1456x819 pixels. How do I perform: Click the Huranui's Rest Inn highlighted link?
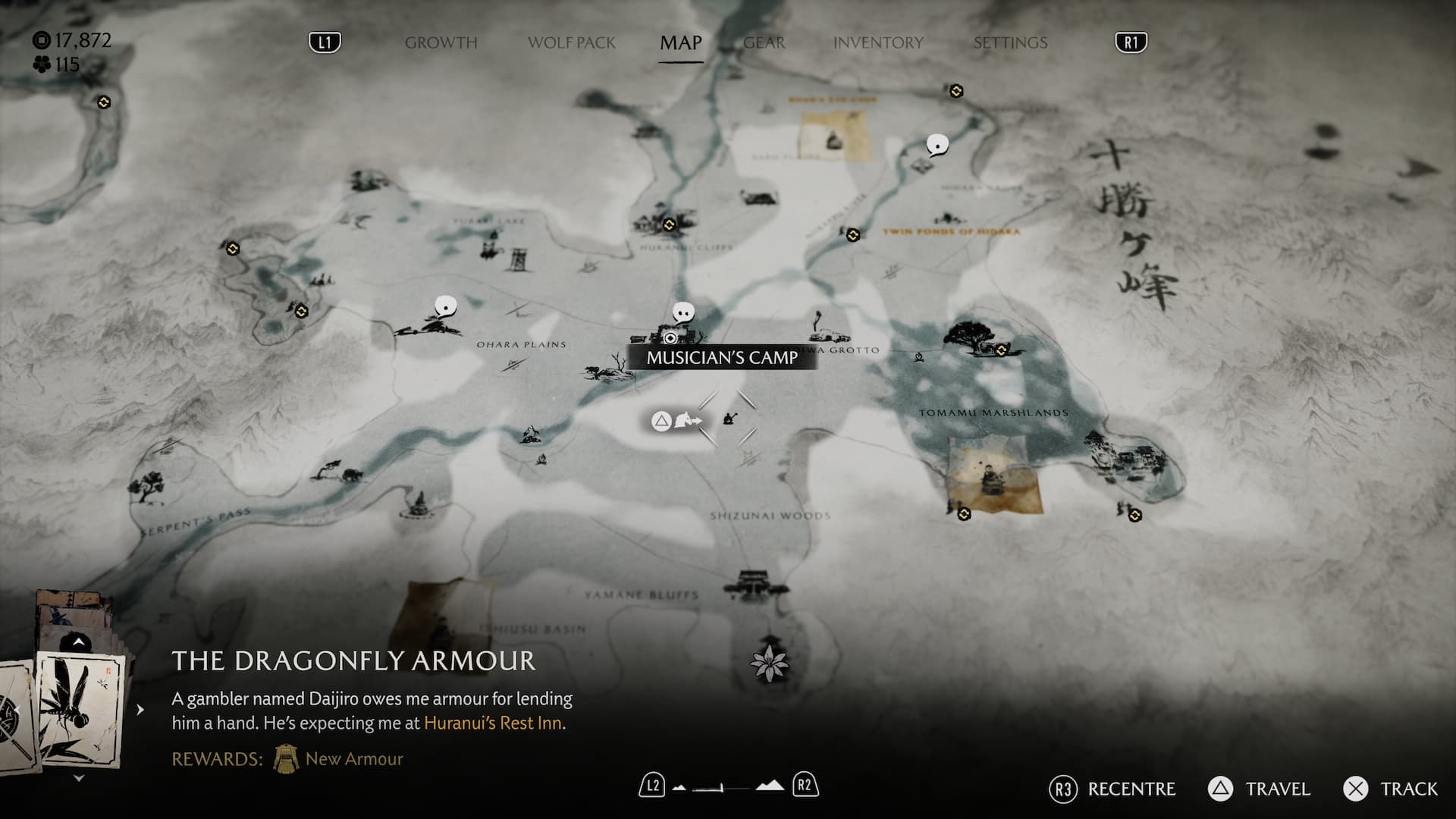(493, 723)
